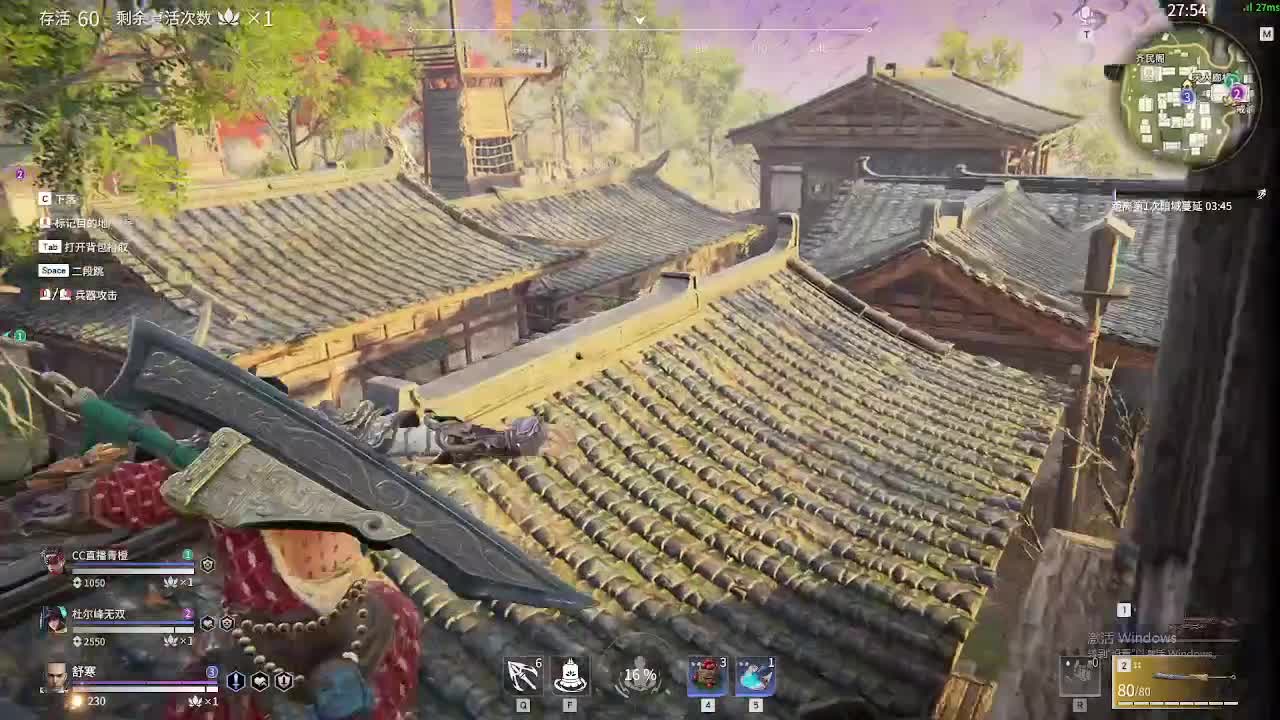Click teammate CC直播青橙's shield badge icon

tap(206, 564)
